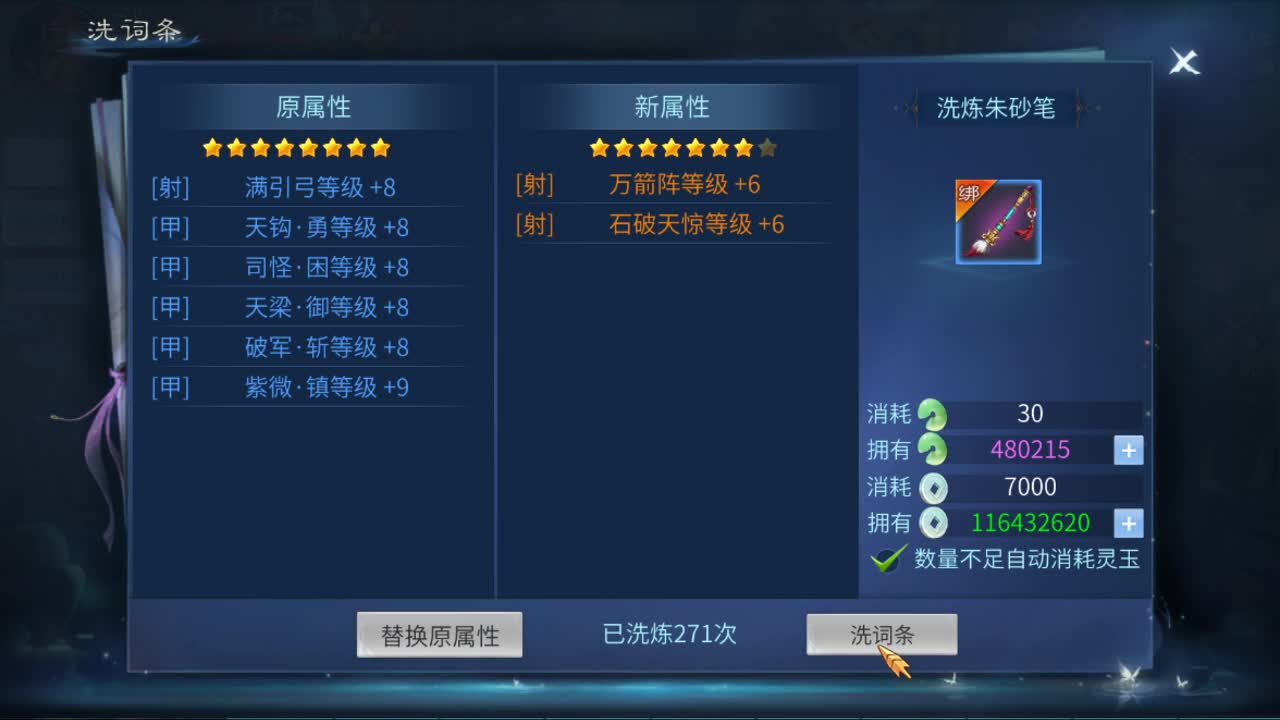Click the rightmost gold star under 原属性
The width and height of the screenshot is (1280, 720).
coord(381,147)
